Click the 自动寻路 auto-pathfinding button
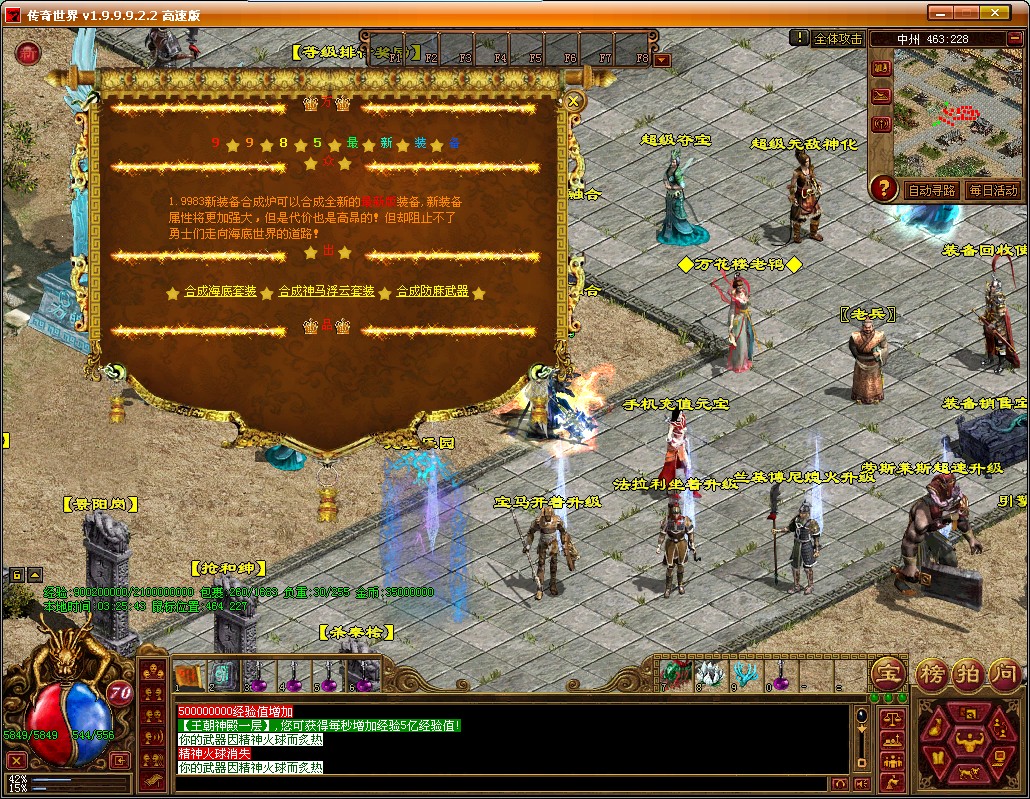 (930, 190)
